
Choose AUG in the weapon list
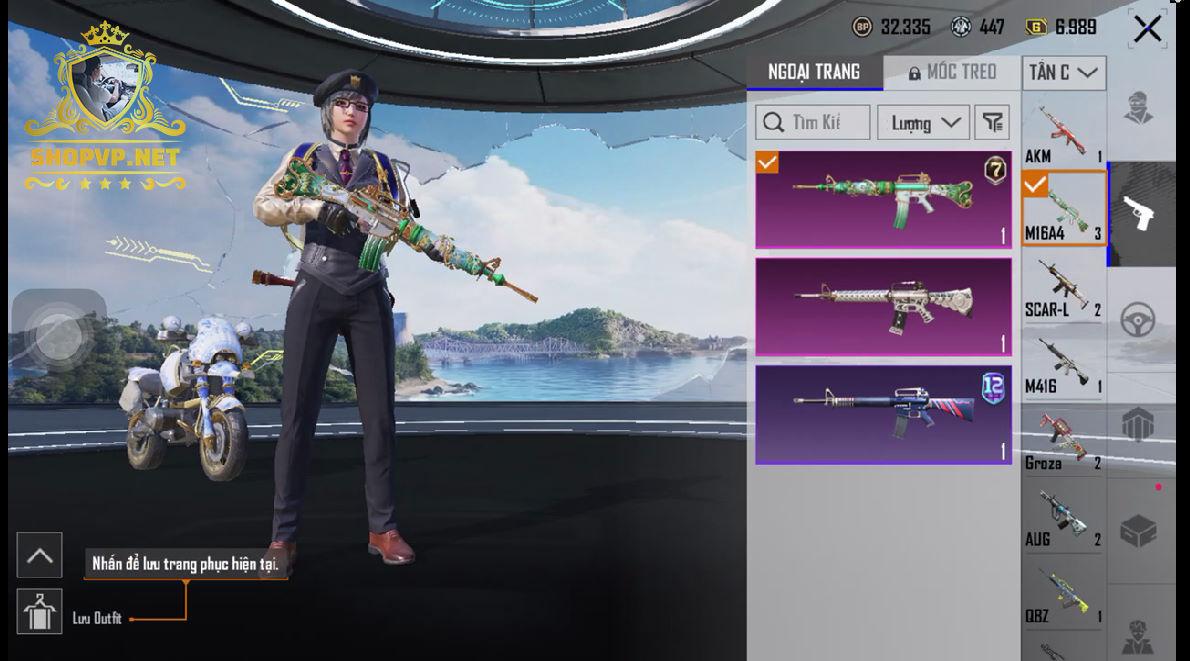coord(1063,517)
